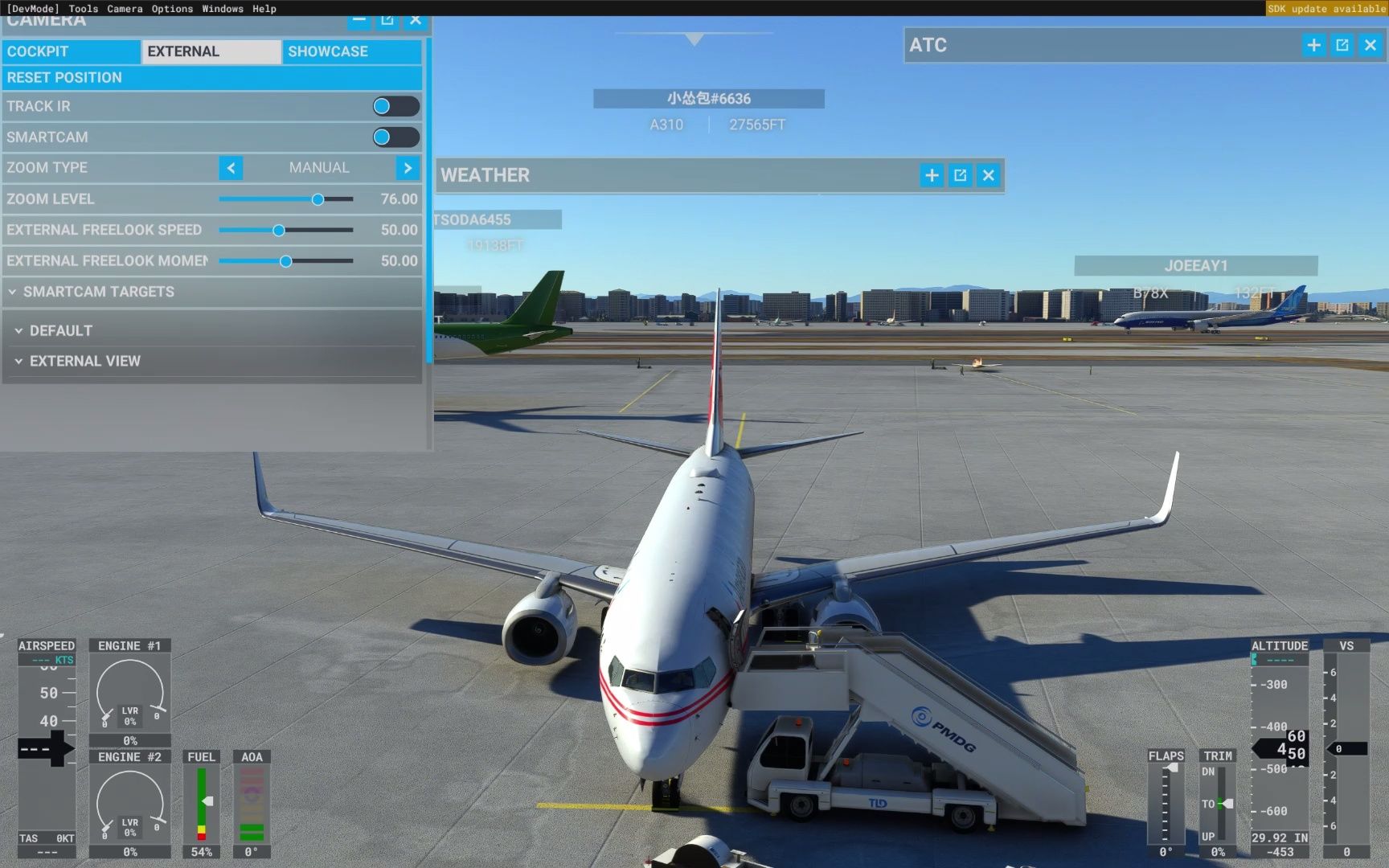Click the plus icon on the Weather panel

point(932,174)
